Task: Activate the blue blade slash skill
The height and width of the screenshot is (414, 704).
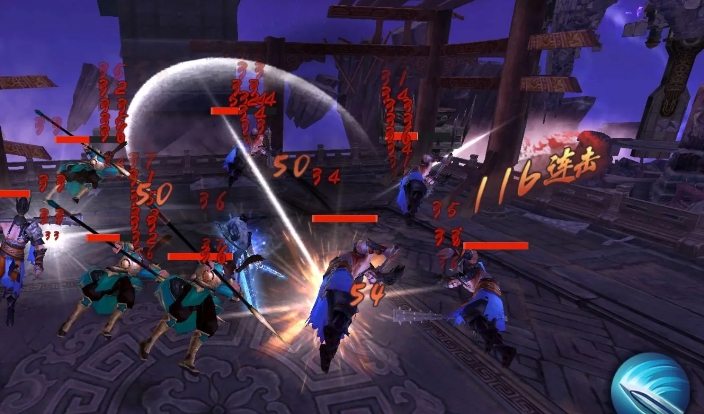Action: (652, 385)
